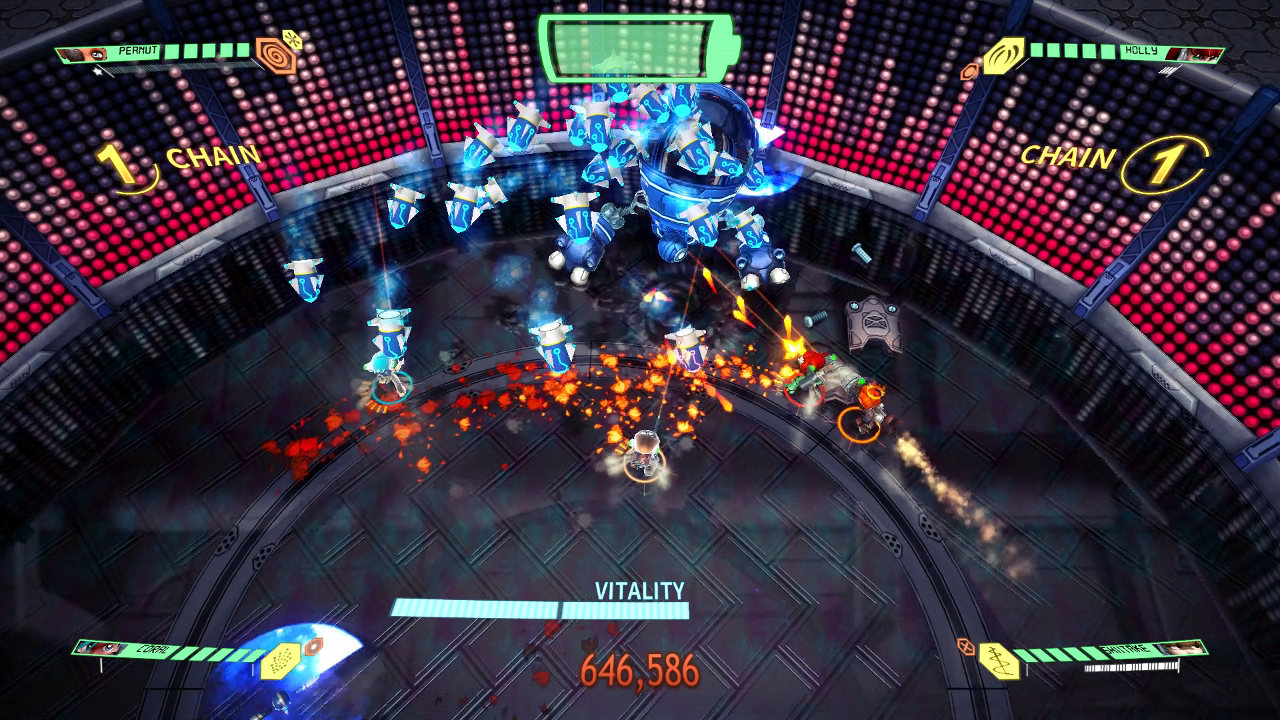Click Holly's yellow hexagon weapon icon
Image resolution: width=1280 pixels, height=720 pixels.
pos(1003,55)
